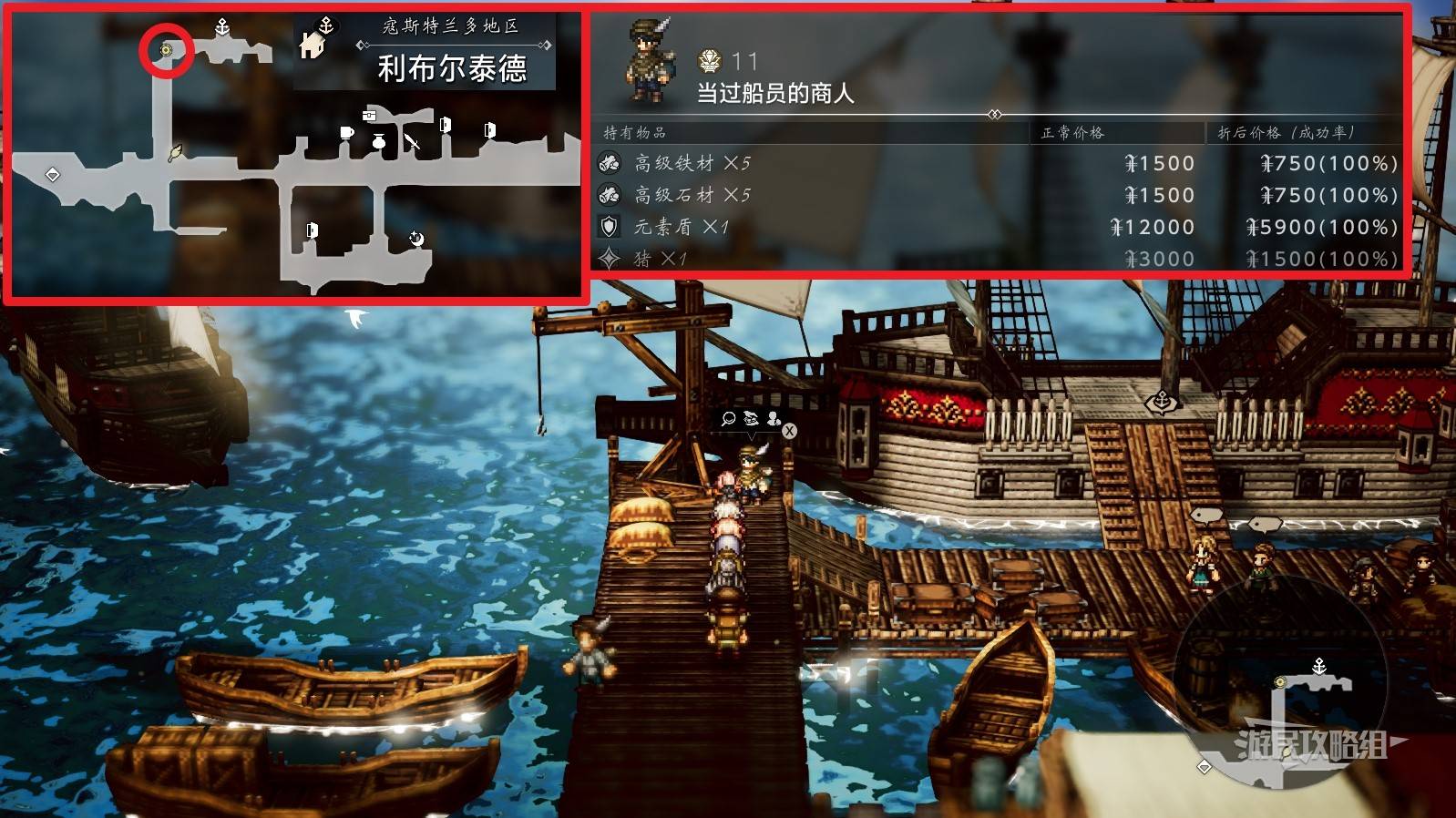Pick the 猪 X1 item row
Image resolution: width=1456 pixels, height=818 pixels.
pos(998,259)
